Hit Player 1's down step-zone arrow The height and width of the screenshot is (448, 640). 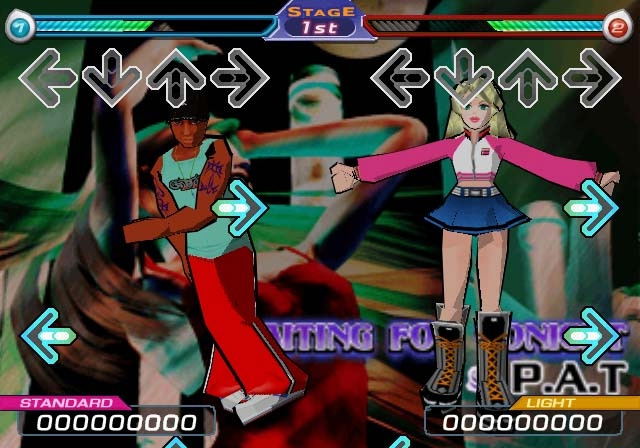click(x=111, y=75)
